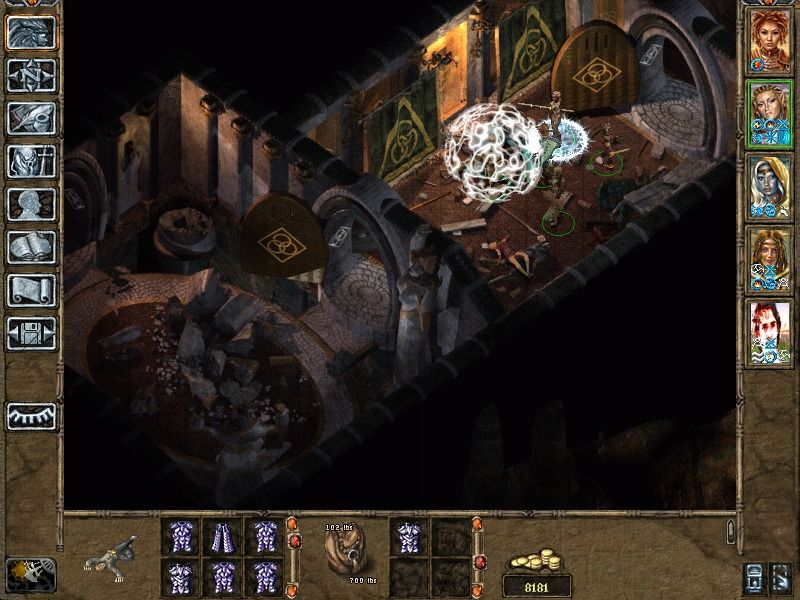800x600 pixels.
Task: Show the character record with head silhouette
Action: 30,204
